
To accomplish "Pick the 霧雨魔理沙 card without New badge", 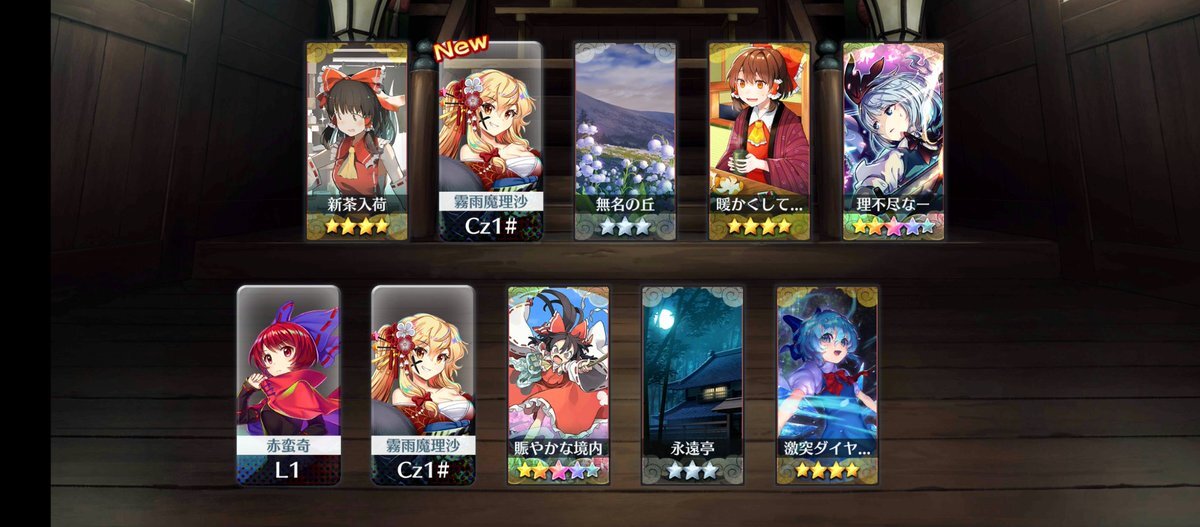I will (423, 385).
